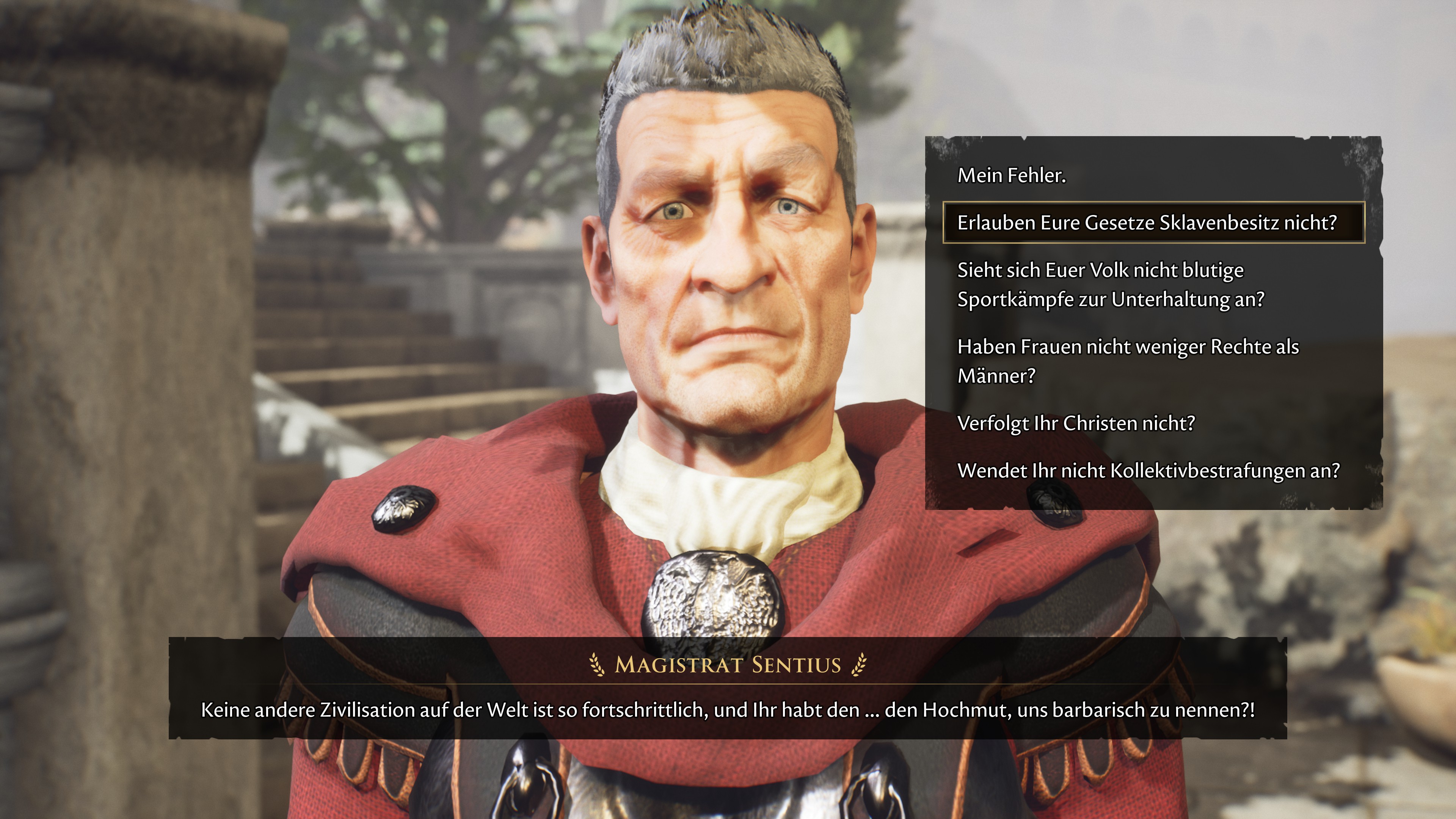Choose the "Mein Fehler." reply
Screen dimensions: 1456x819
[1011, 176]
